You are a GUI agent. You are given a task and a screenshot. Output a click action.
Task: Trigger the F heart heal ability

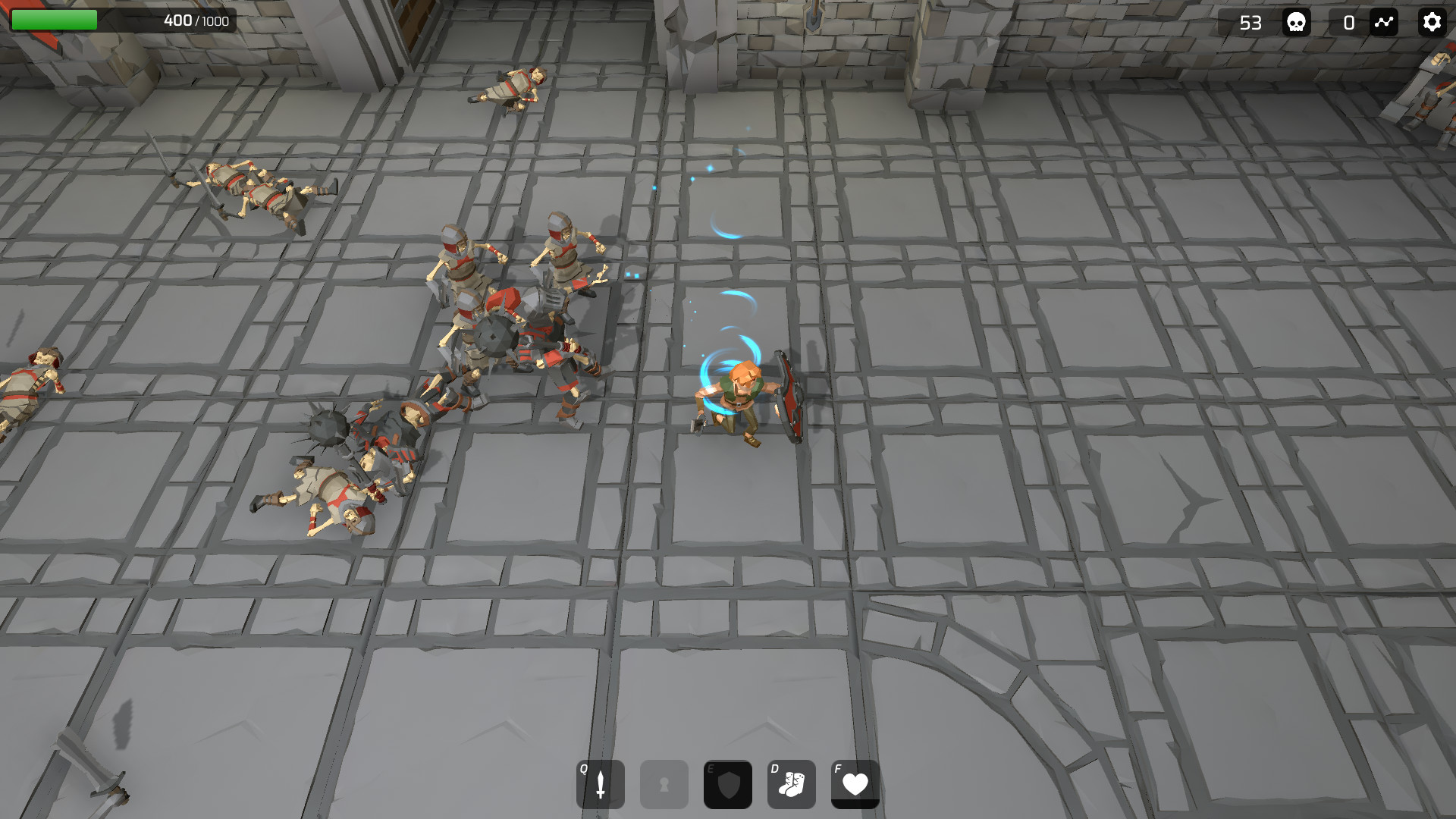(855, 785)
